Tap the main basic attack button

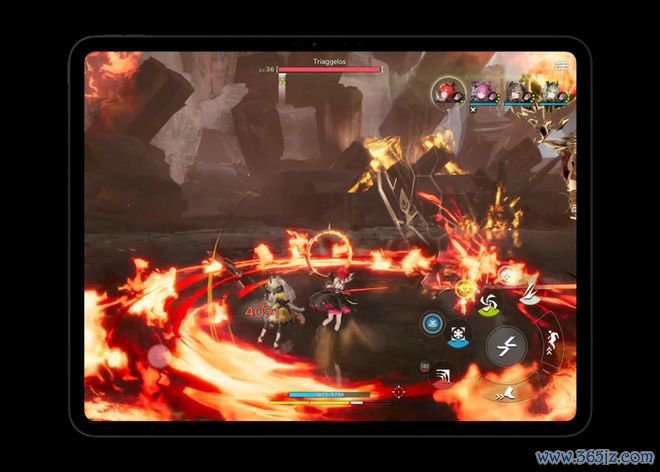(506, 346)
